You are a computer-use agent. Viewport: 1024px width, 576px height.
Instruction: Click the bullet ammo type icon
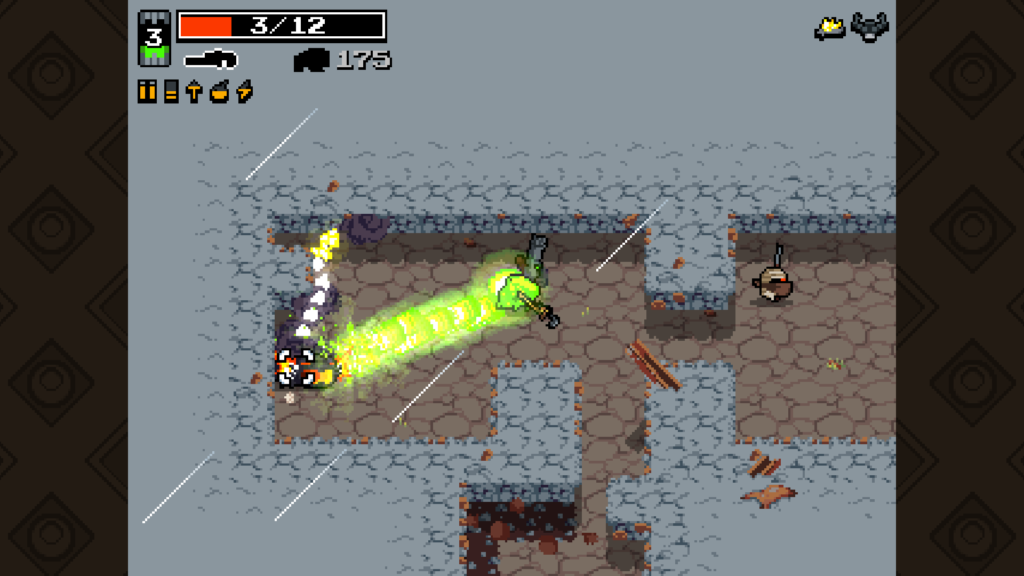(x=147, y=92)
